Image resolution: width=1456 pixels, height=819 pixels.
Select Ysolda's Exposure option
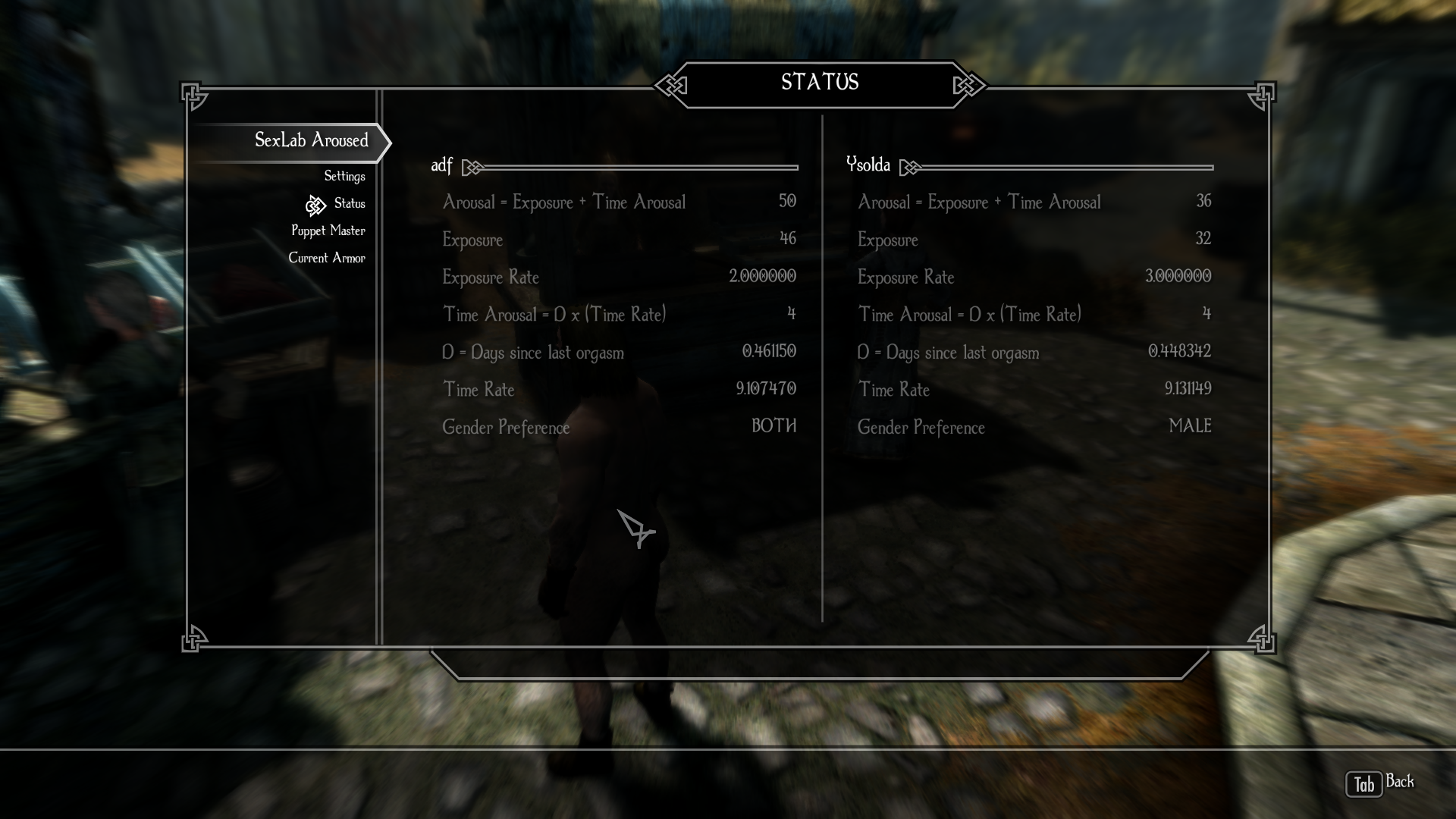[x=1034, y=240]
